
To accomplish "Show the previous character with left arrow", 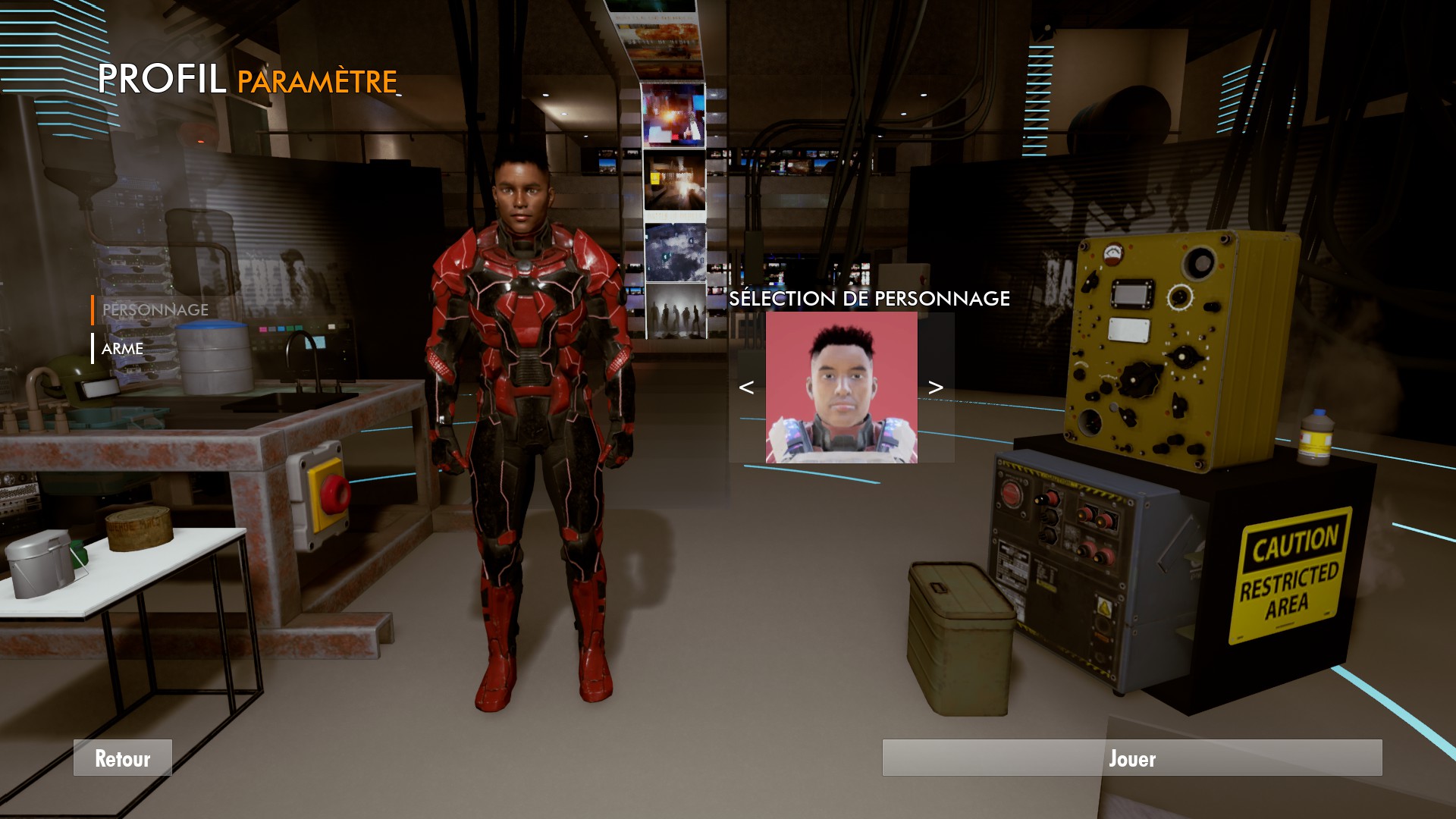I will click(x=746, y=388).
